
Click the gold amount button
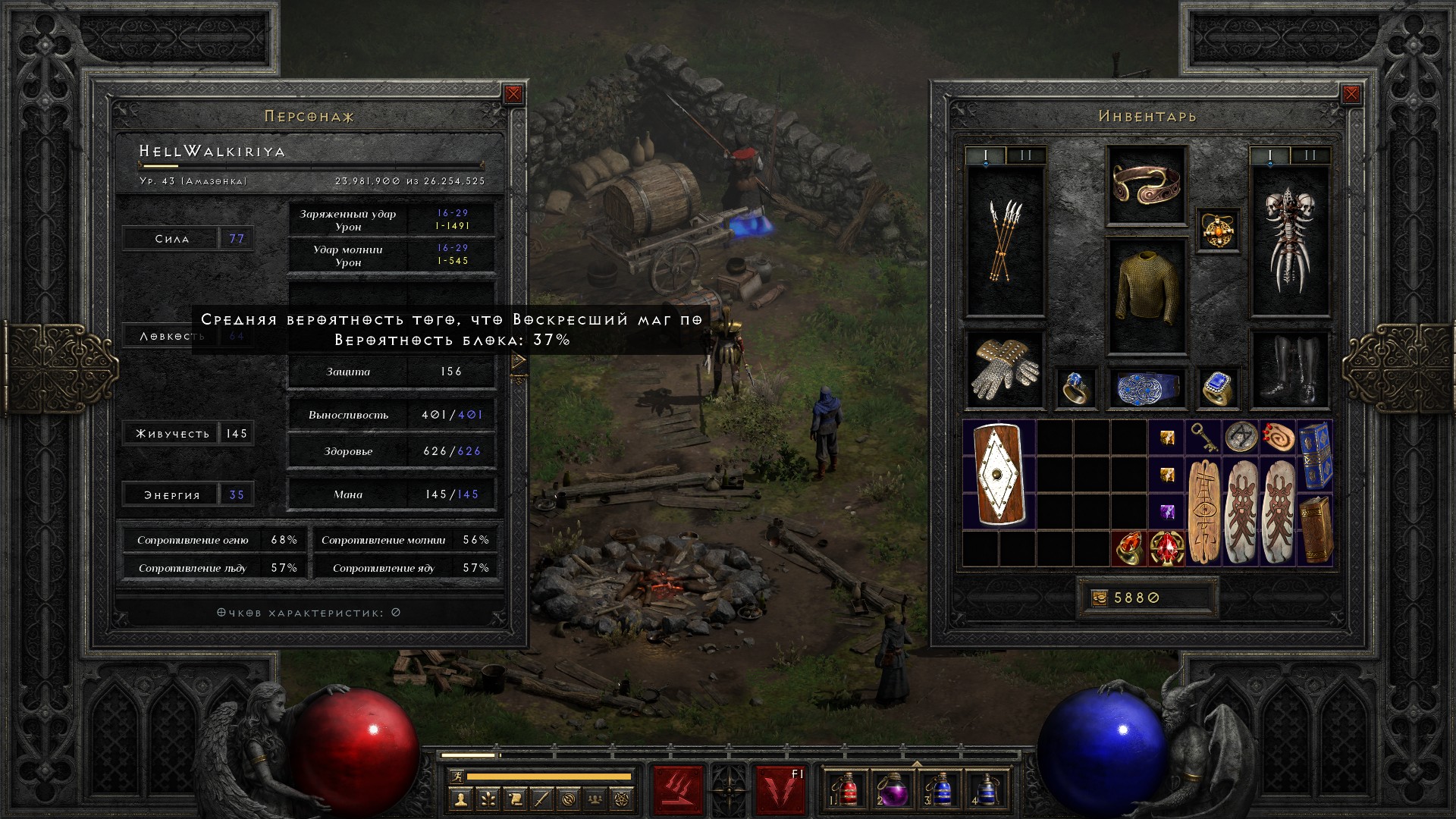pos(1099,598)
